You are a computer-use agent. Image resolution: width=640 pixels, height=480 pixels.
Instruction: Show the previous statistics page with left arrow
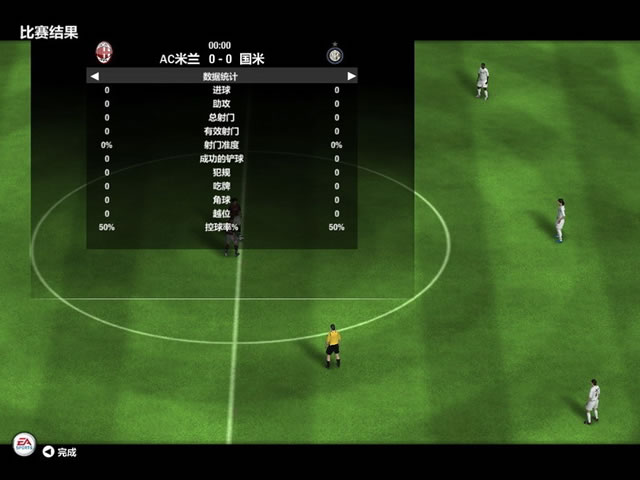tap(95, 76)
